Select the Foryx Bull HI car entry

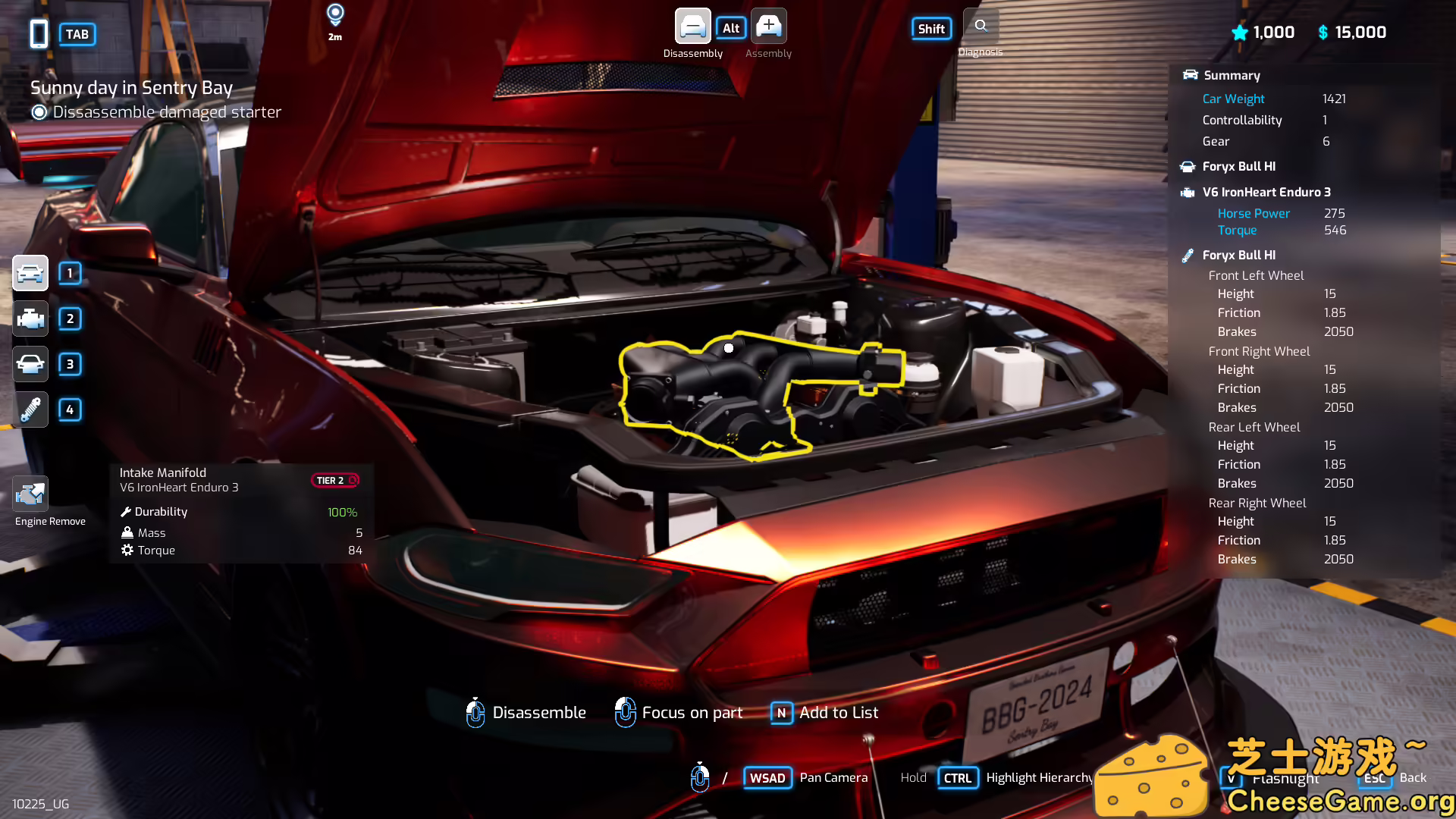tap(1241, 166)
